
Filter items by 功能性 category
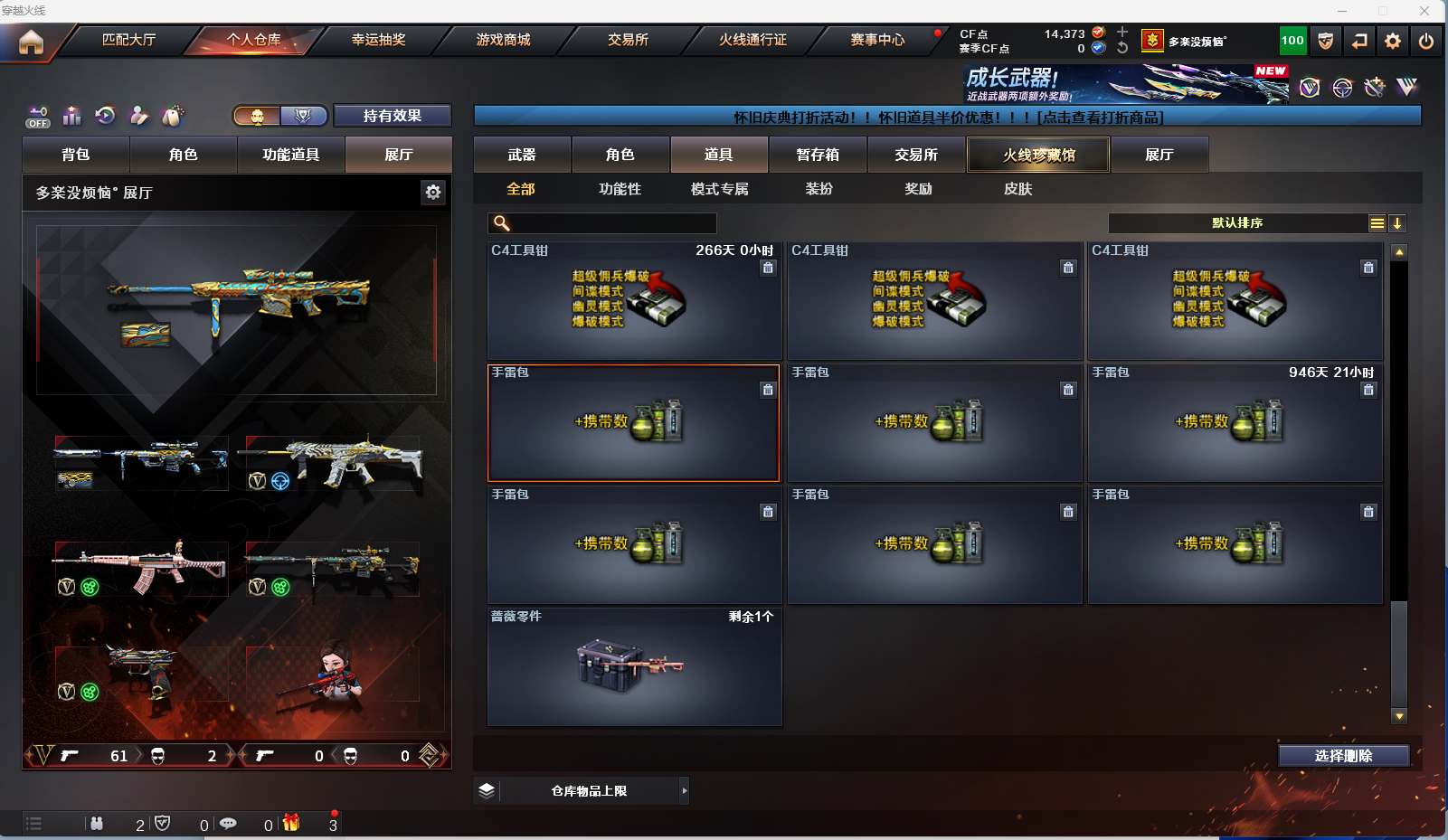point(620,189)
